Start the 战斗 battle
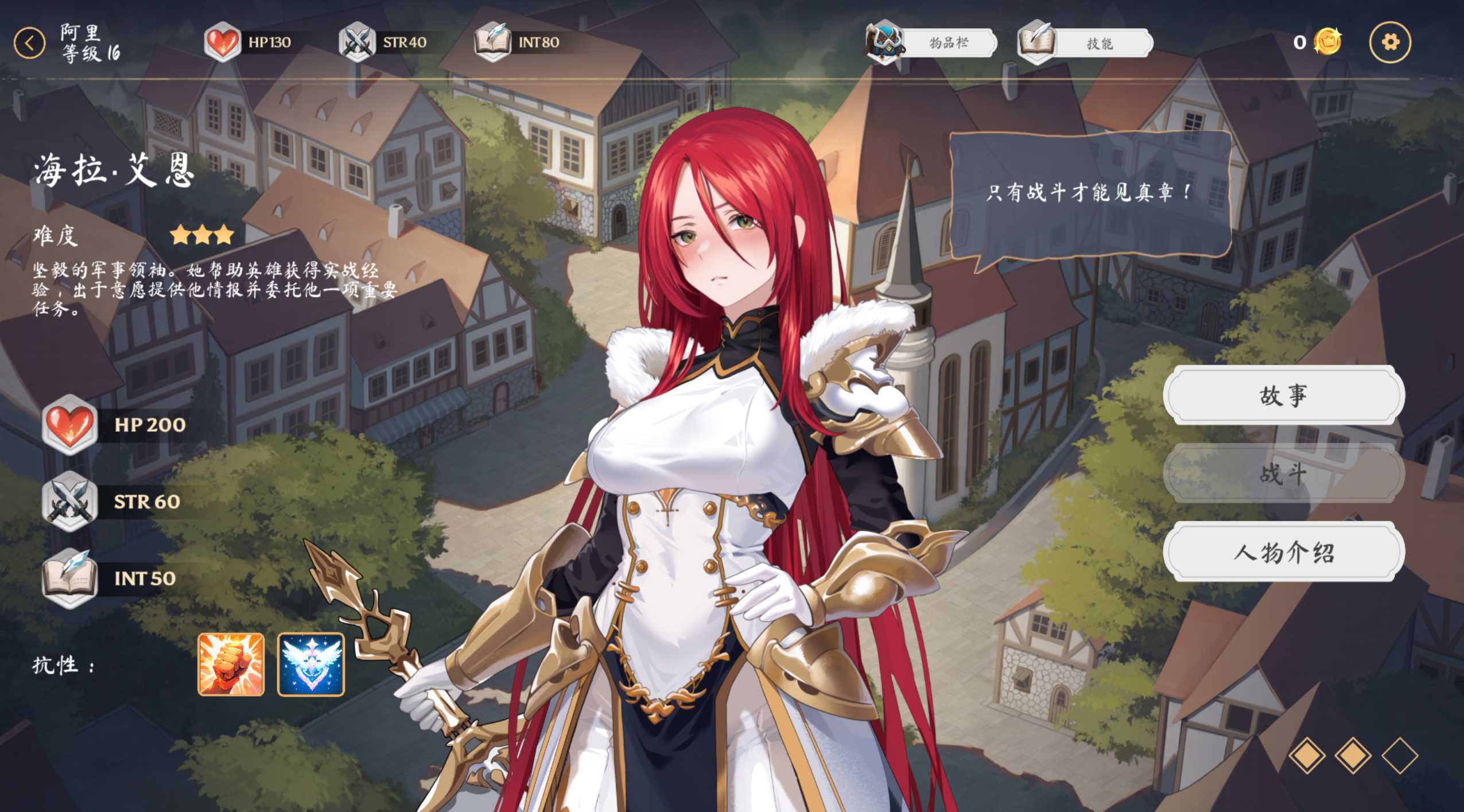This screenshot has width=1464, height=812. pos(1283,473)
